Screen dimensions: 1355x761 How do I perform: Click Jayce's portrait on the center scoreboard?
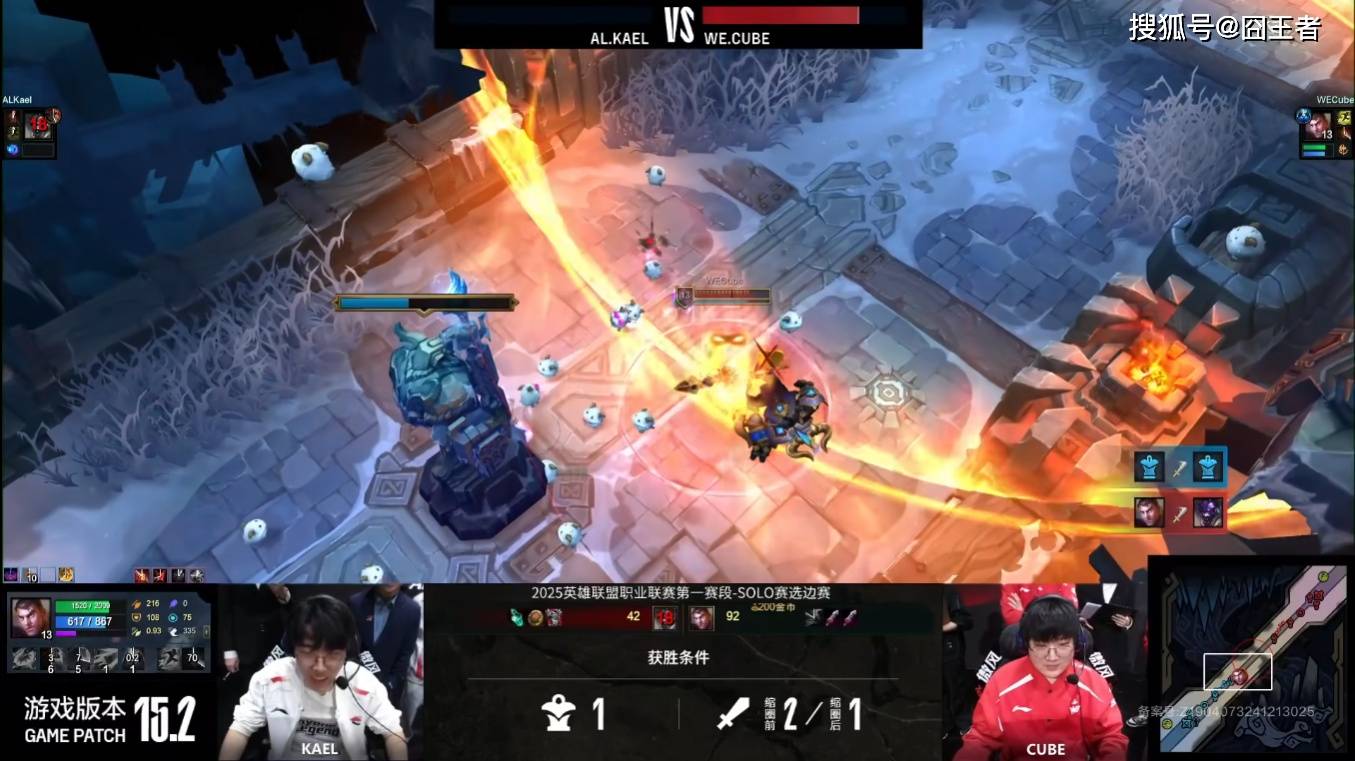(701, 617)
